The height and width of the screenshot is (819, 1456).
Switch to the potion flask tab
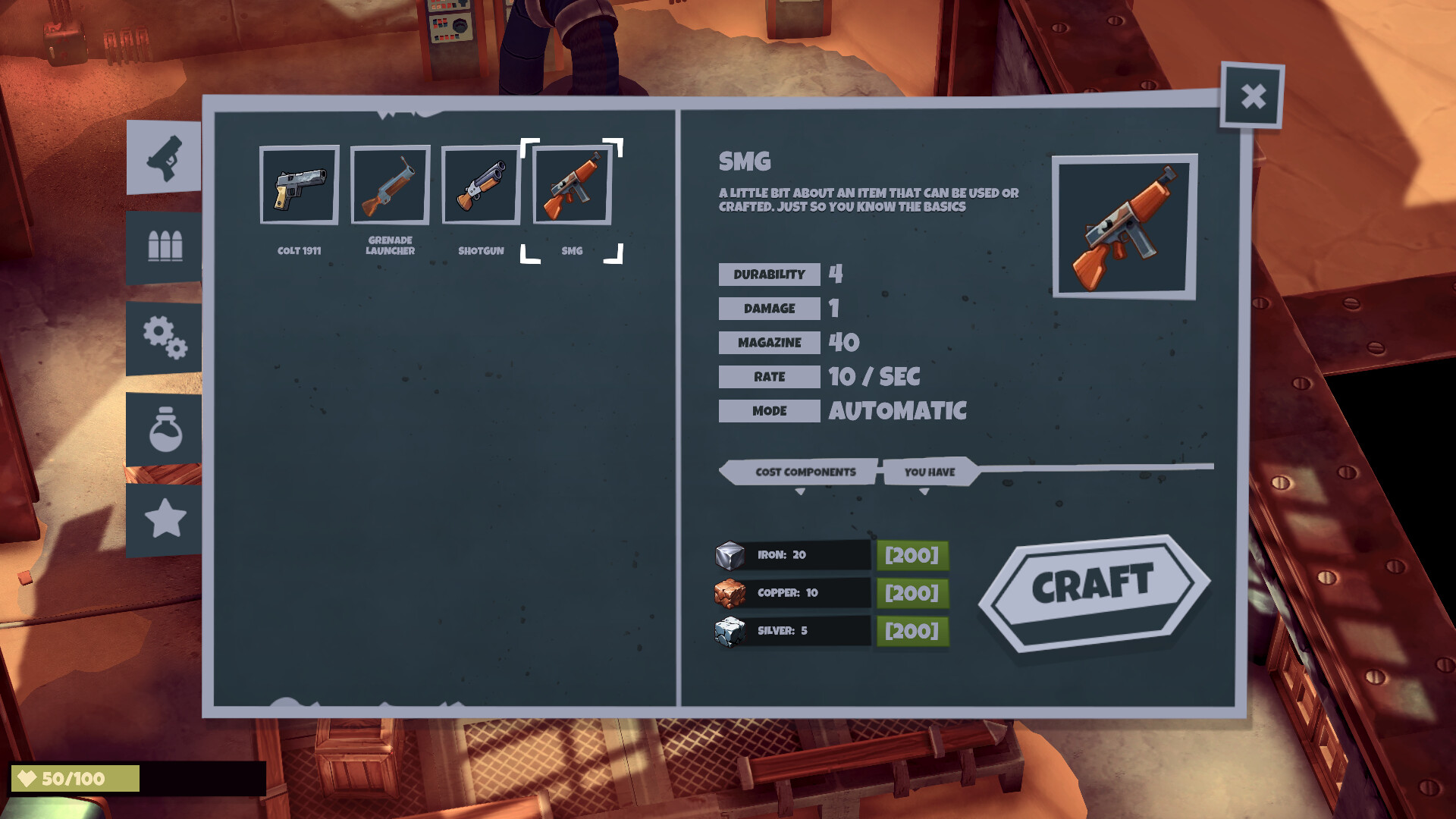165,429
